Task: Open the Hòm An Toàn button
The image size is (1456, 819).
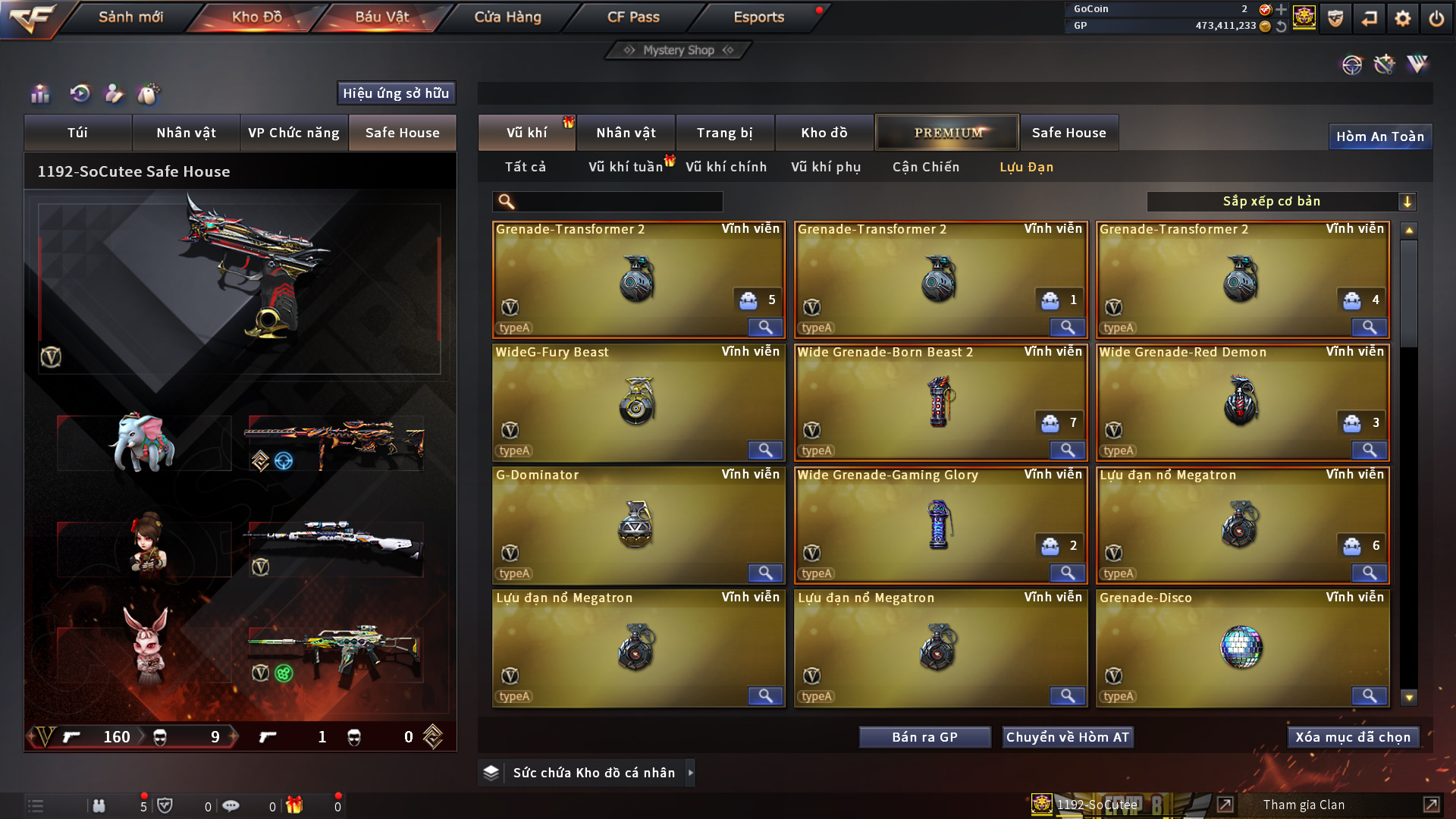Action: click(x=1379, y=136)
